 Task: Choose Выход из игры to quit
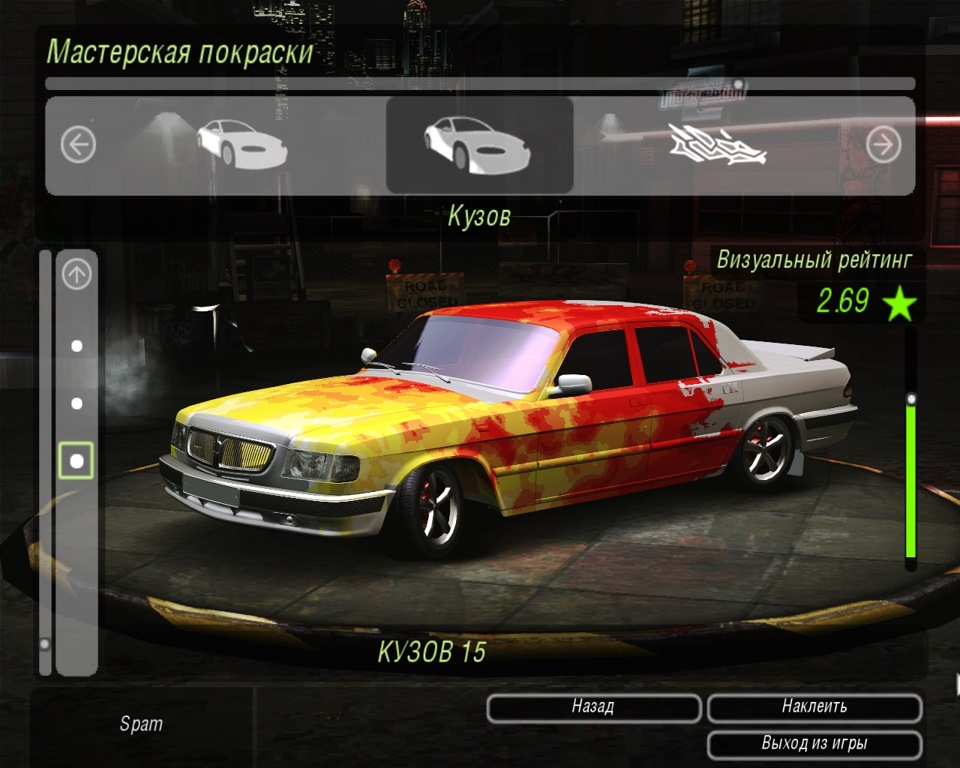coord(814,744)
